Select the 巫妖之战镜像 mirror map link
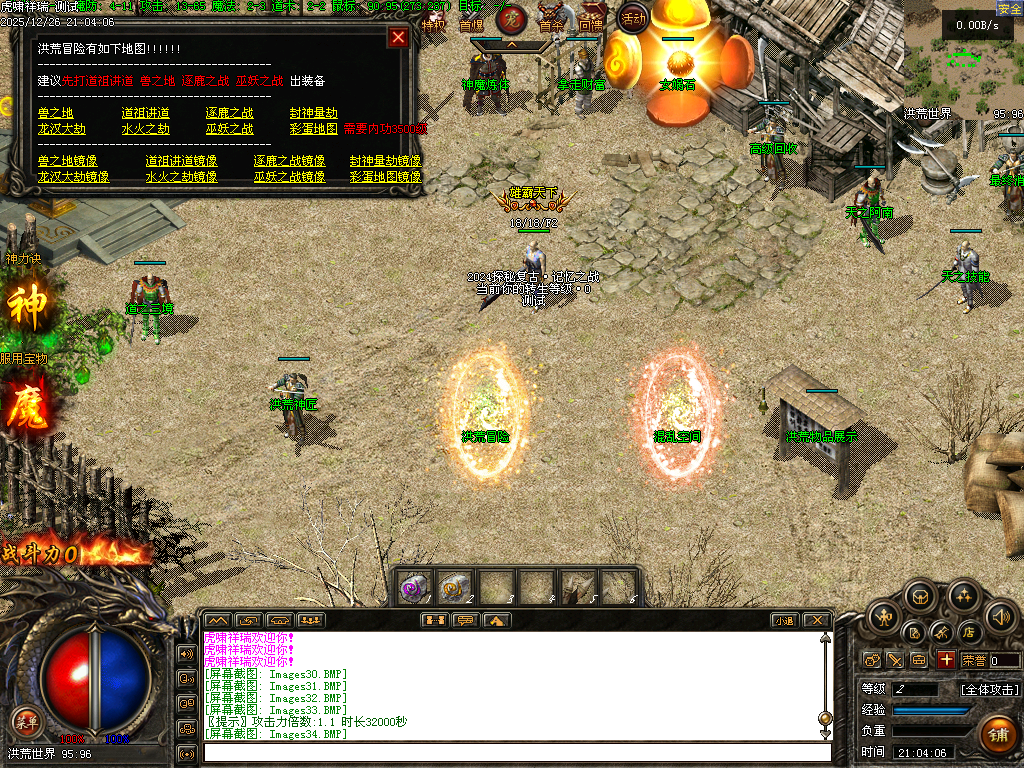1024x768 pixels. (289, 177)
